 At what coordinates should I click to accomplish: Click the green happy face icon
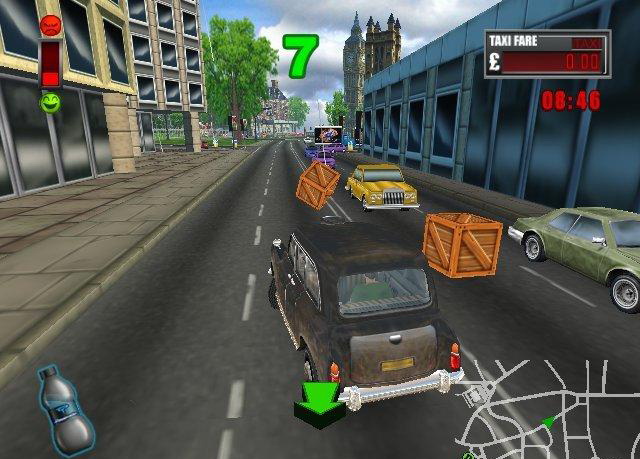[50, 102]
